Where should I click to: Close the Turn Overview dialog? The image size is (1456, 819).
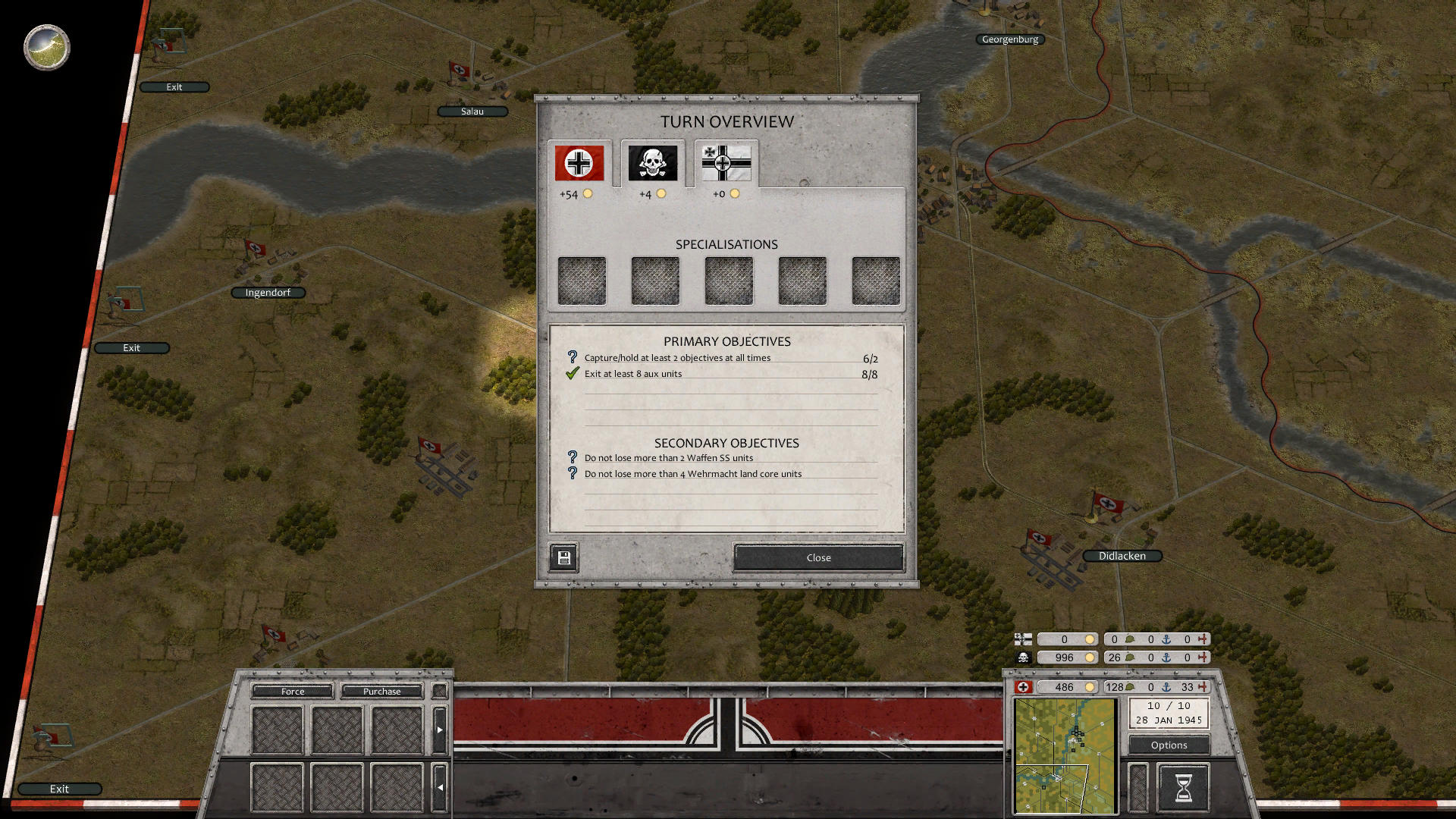(x=817, y=557)
